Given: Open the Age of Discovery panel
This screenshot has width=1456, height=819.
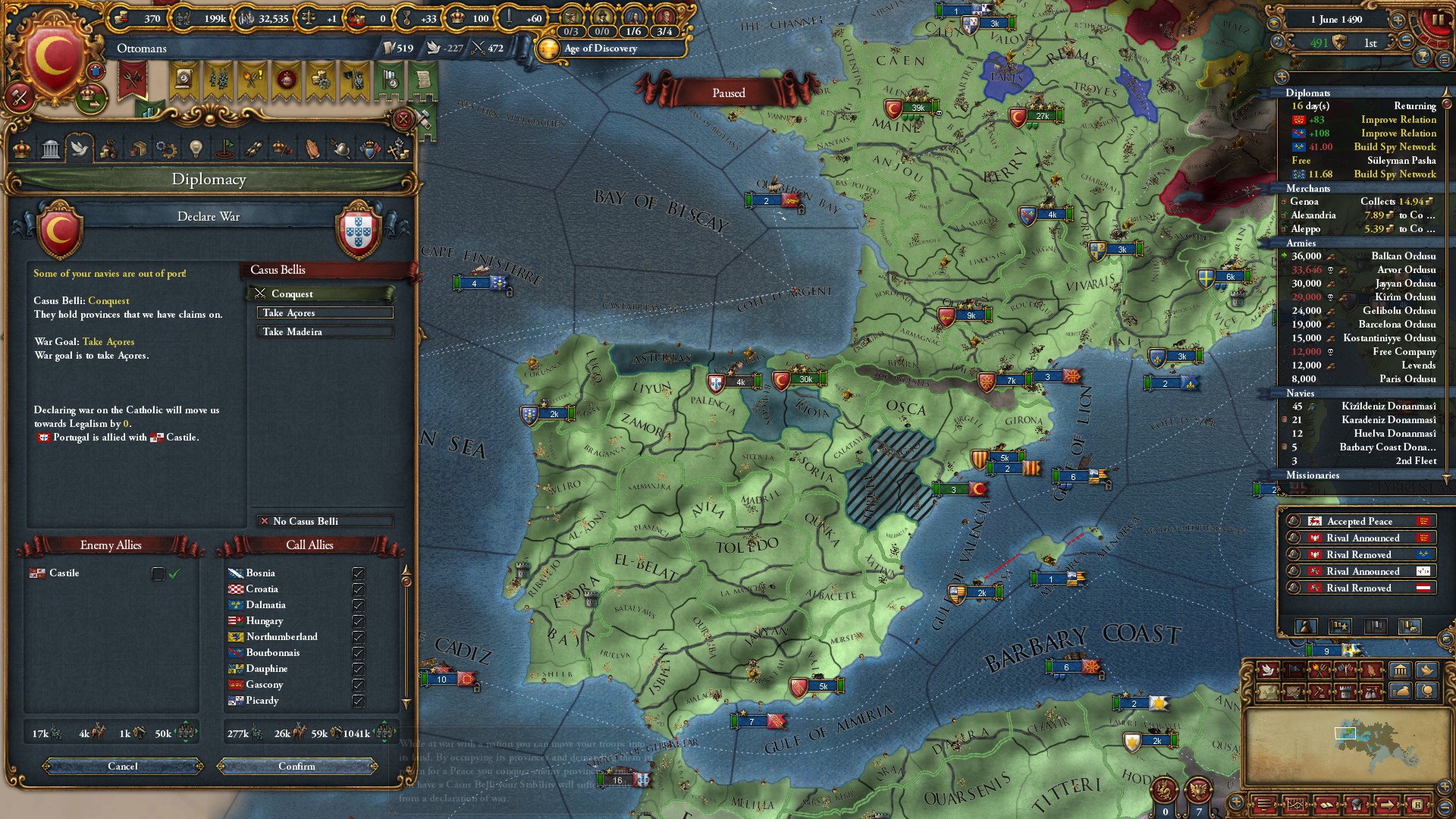Looking at the screenshot, I should point(599,49).
